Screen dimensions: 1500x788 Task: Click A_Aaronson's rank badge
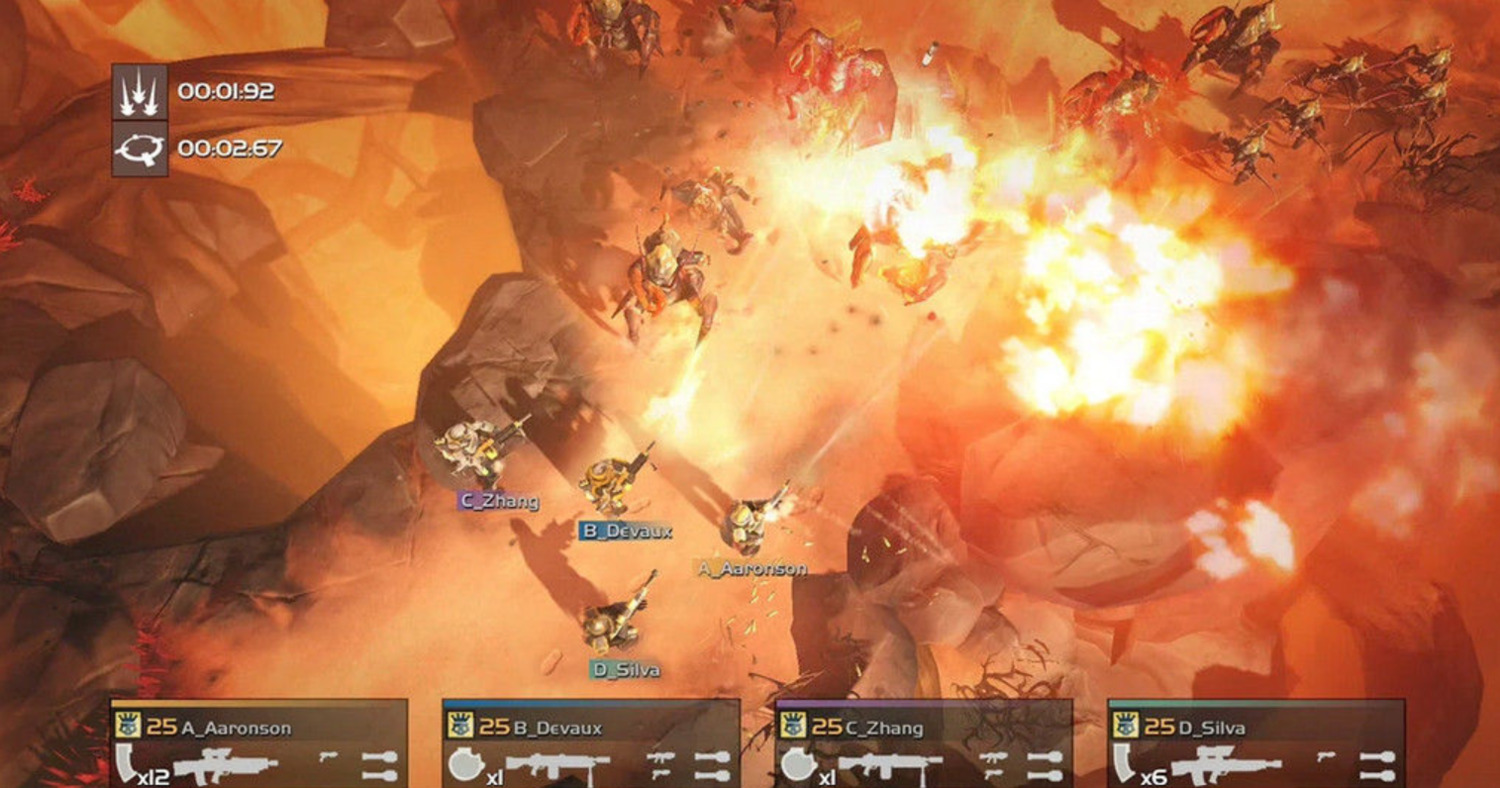[128, 726]
